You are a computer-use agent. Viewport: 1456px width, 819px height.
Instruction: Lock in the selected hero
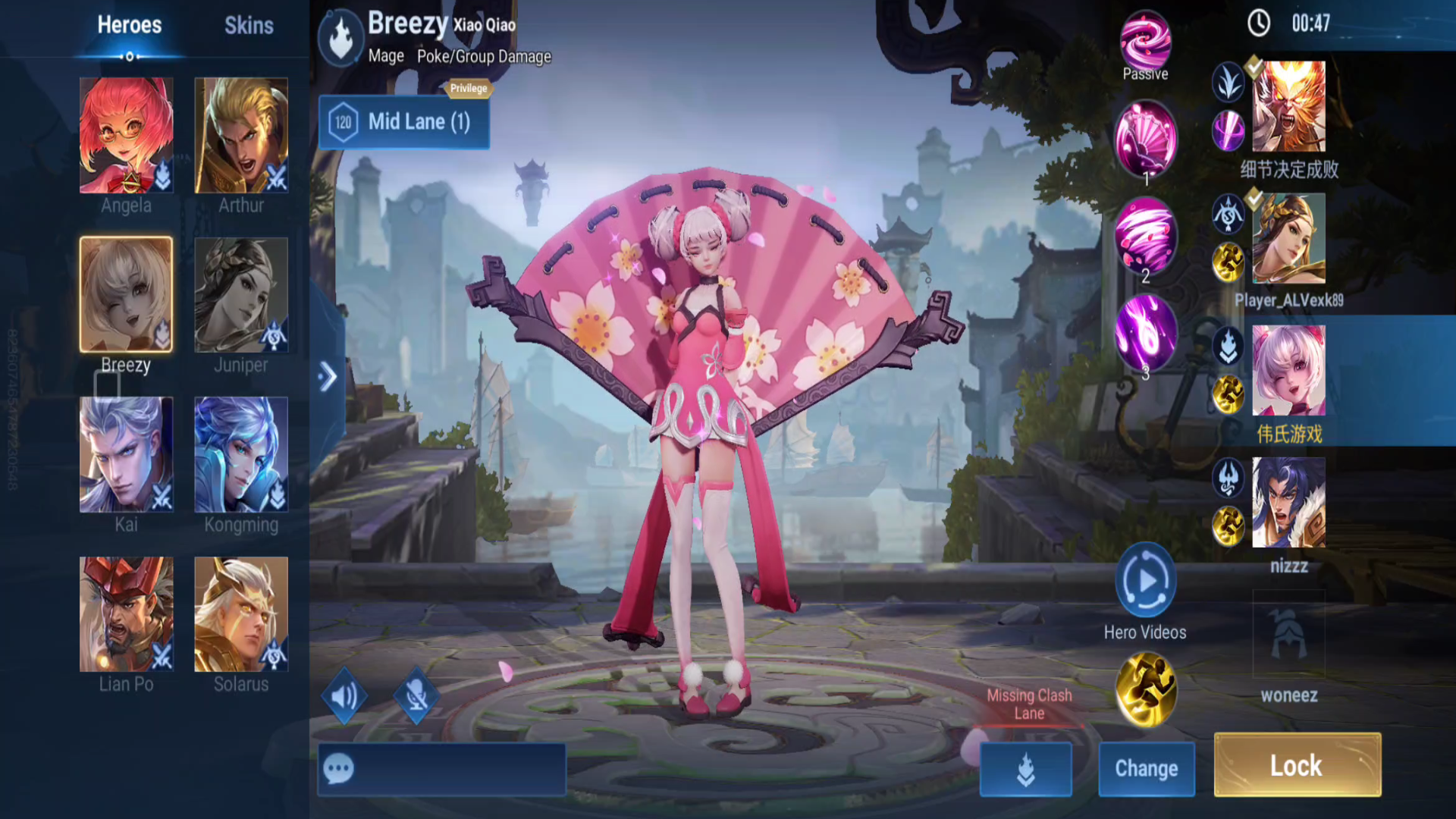[x=1297, y=765]
